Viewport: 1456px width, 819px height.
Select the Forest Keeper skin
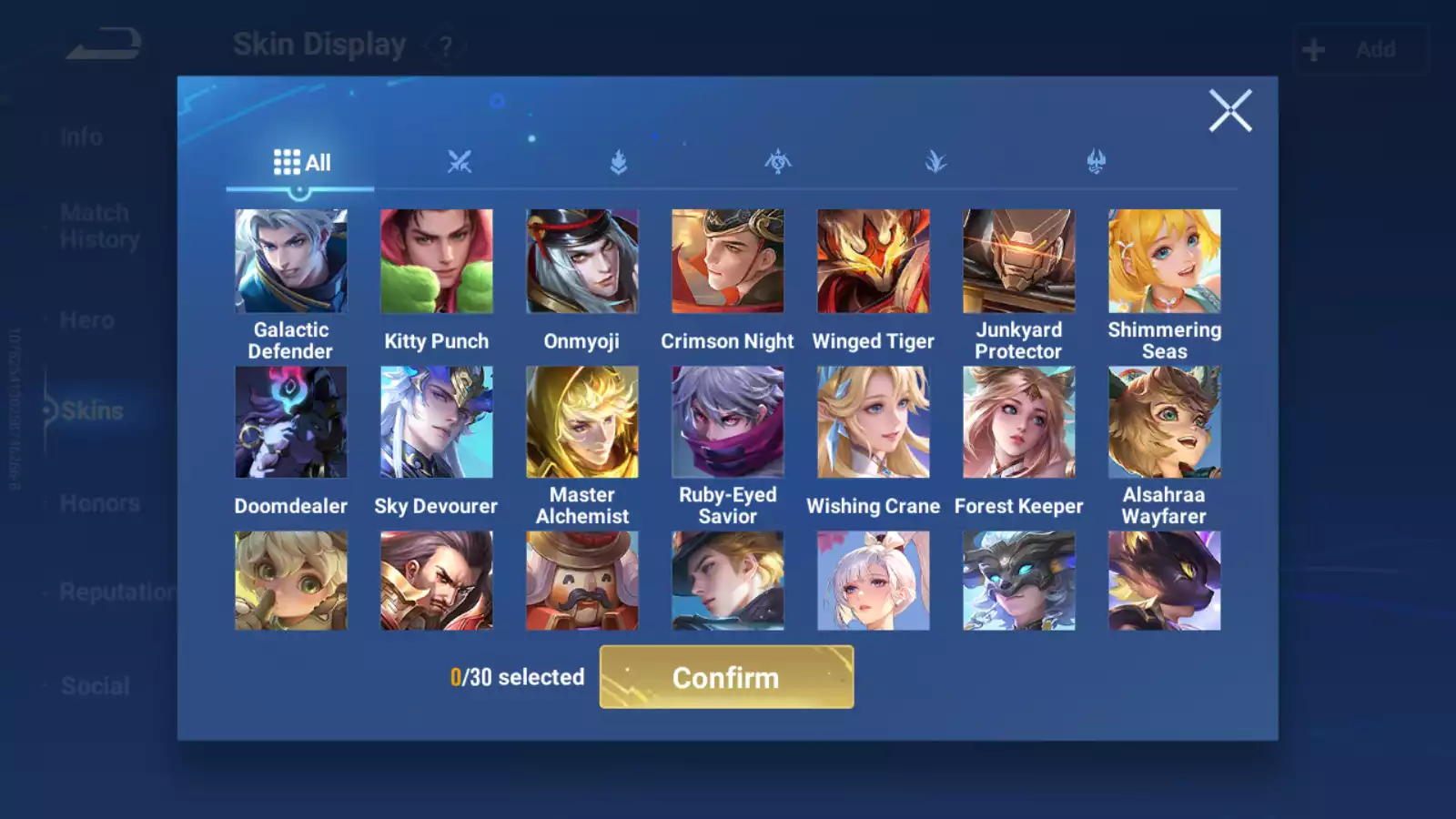pyautogui.click(x=1019, y=422)
